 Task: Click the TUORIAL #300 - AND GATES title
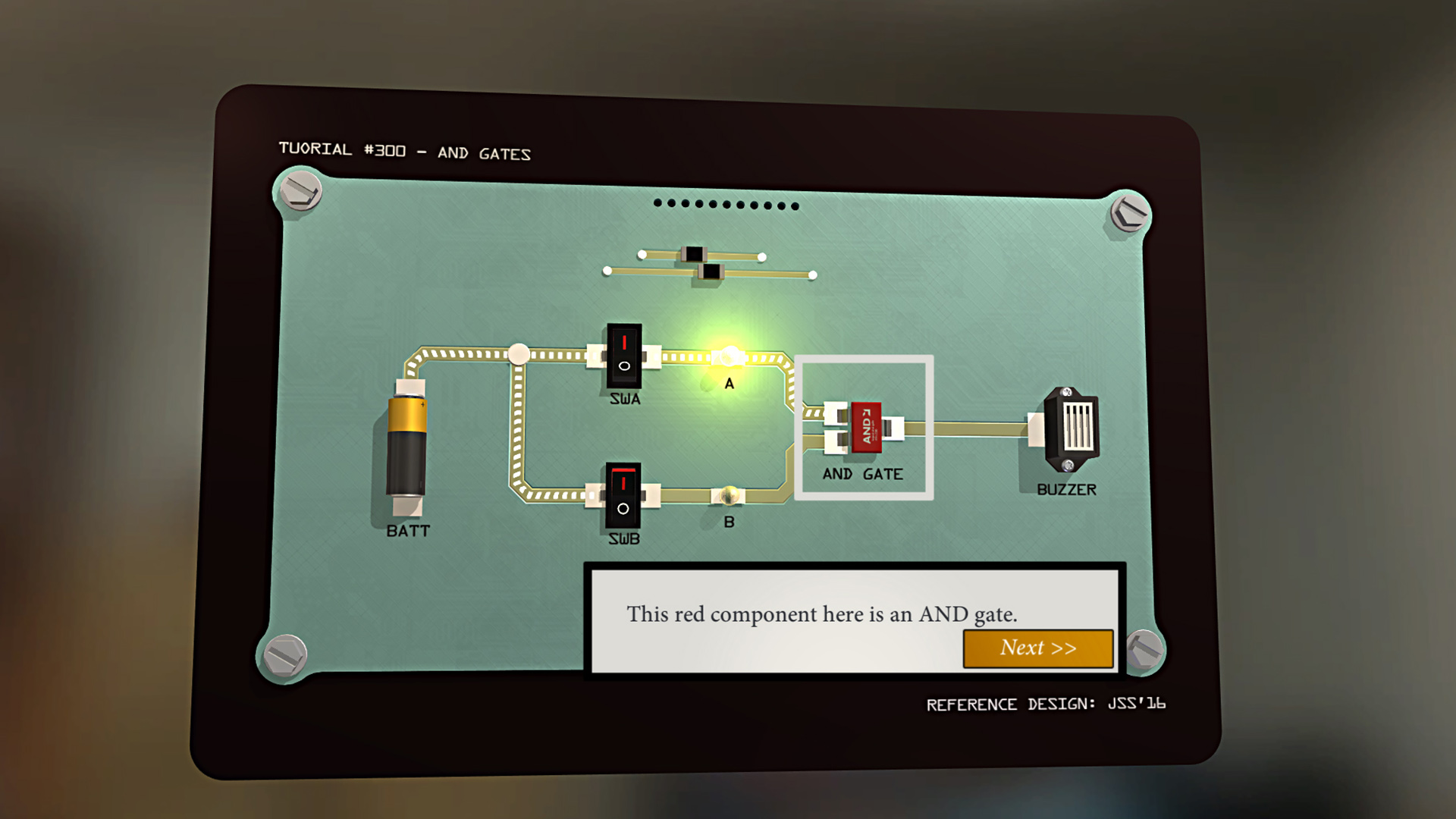[x=404, y=151]
